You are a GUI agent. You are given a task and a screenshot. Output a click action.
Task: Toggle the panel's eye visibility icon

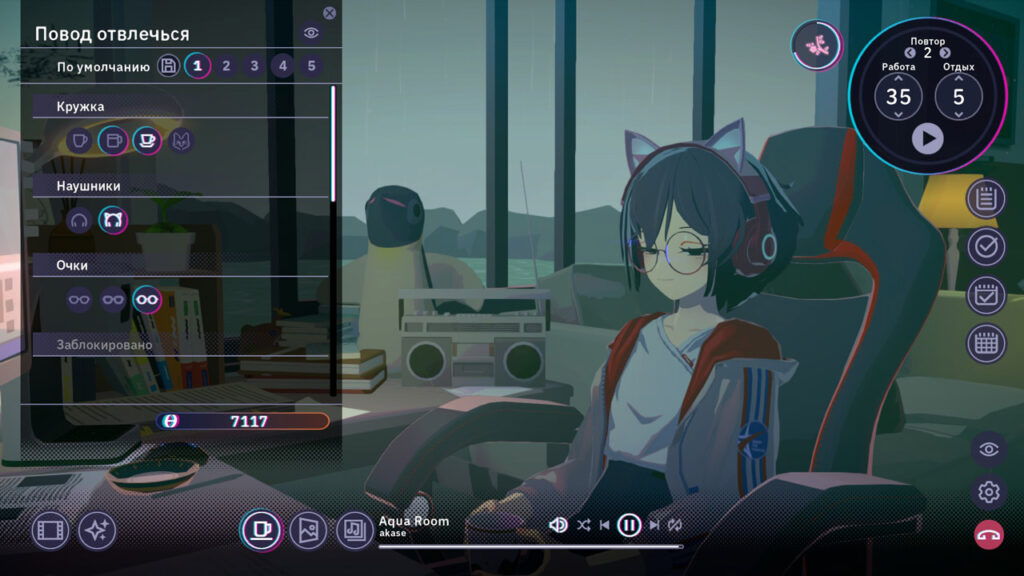312,33
